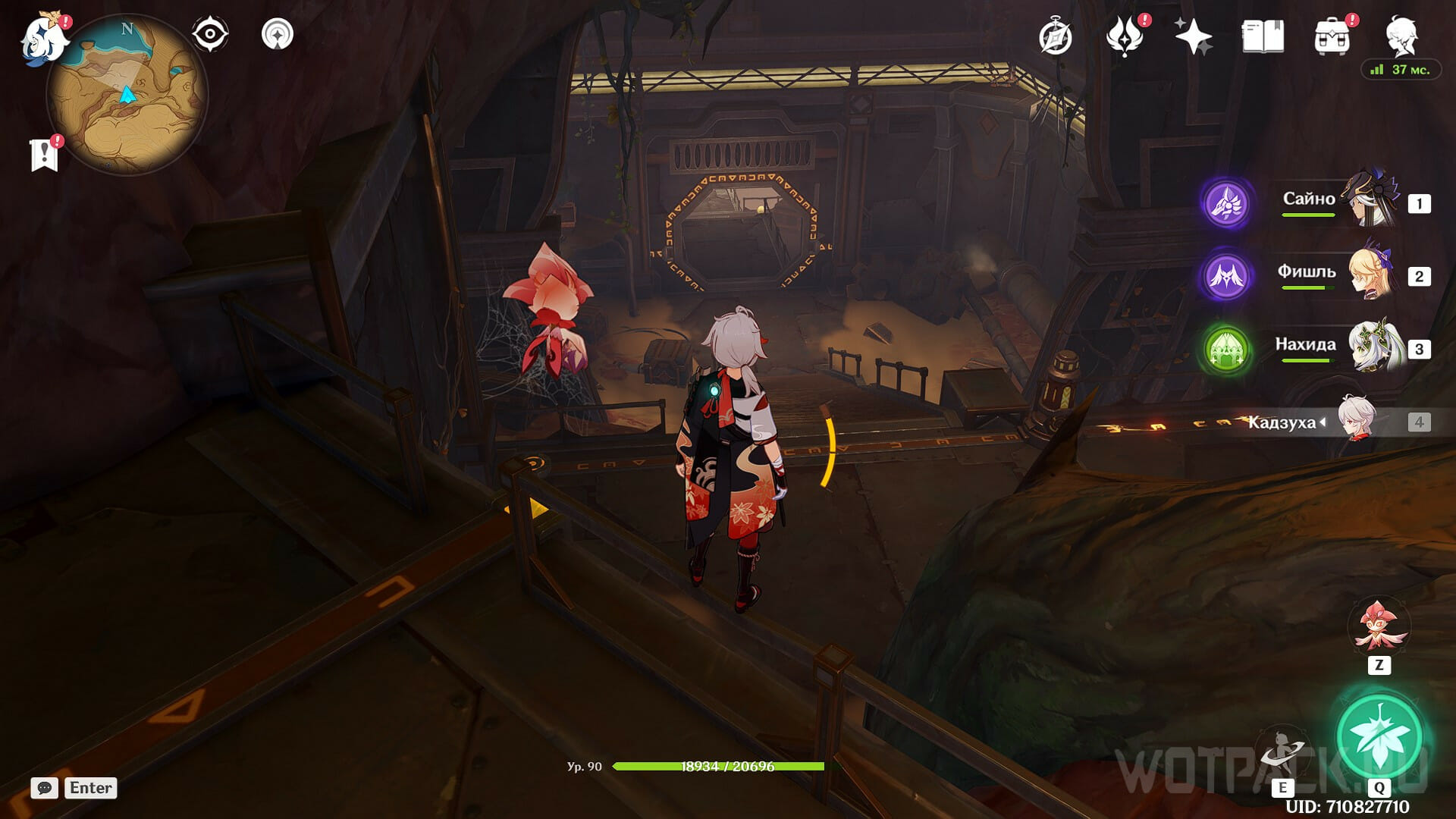Open the Adventurer Handbook book icon
The image size is (1456, 819).
point(1263,36)
